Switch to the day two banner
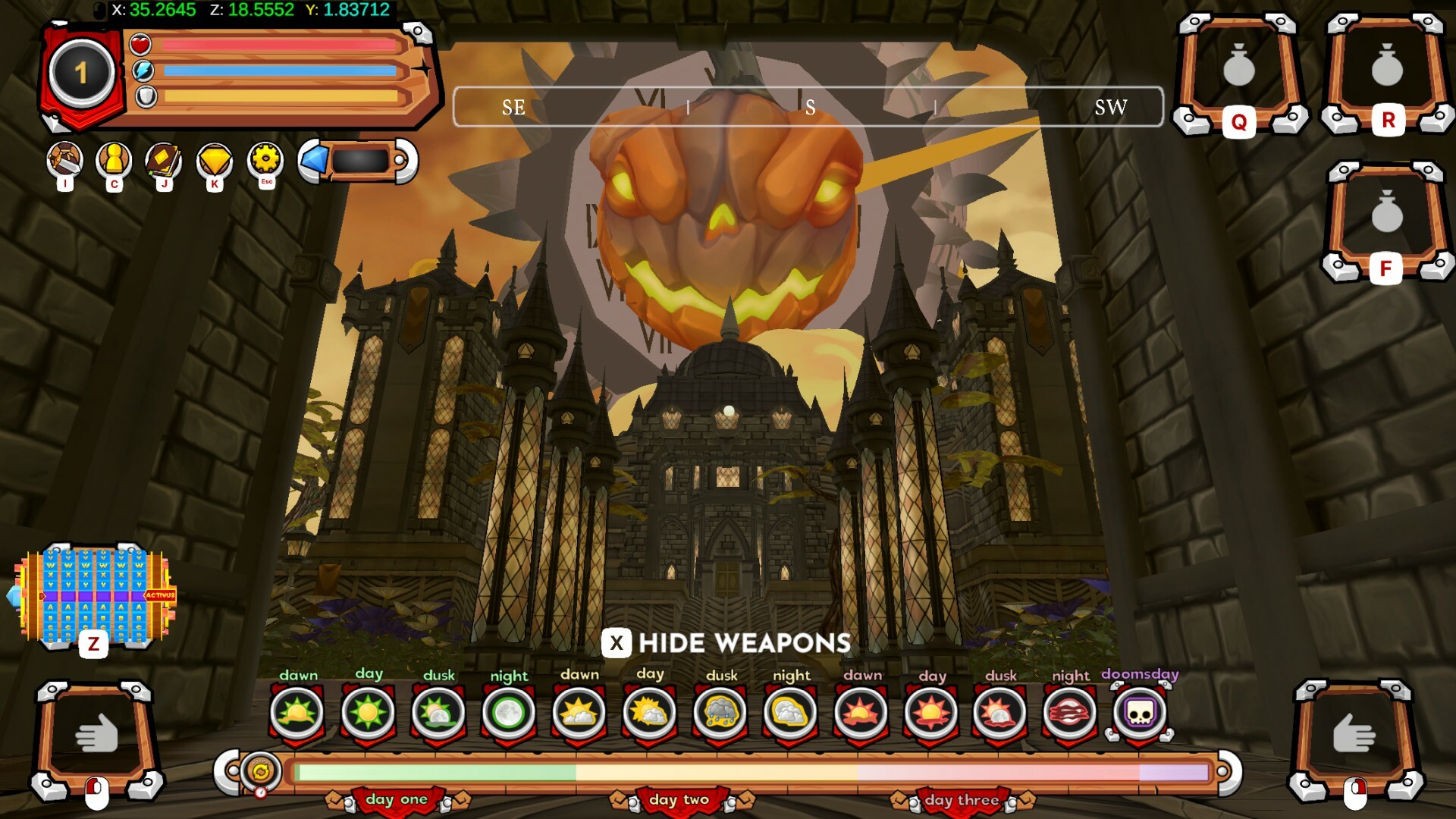1456x819 pixels. point(677,799)
